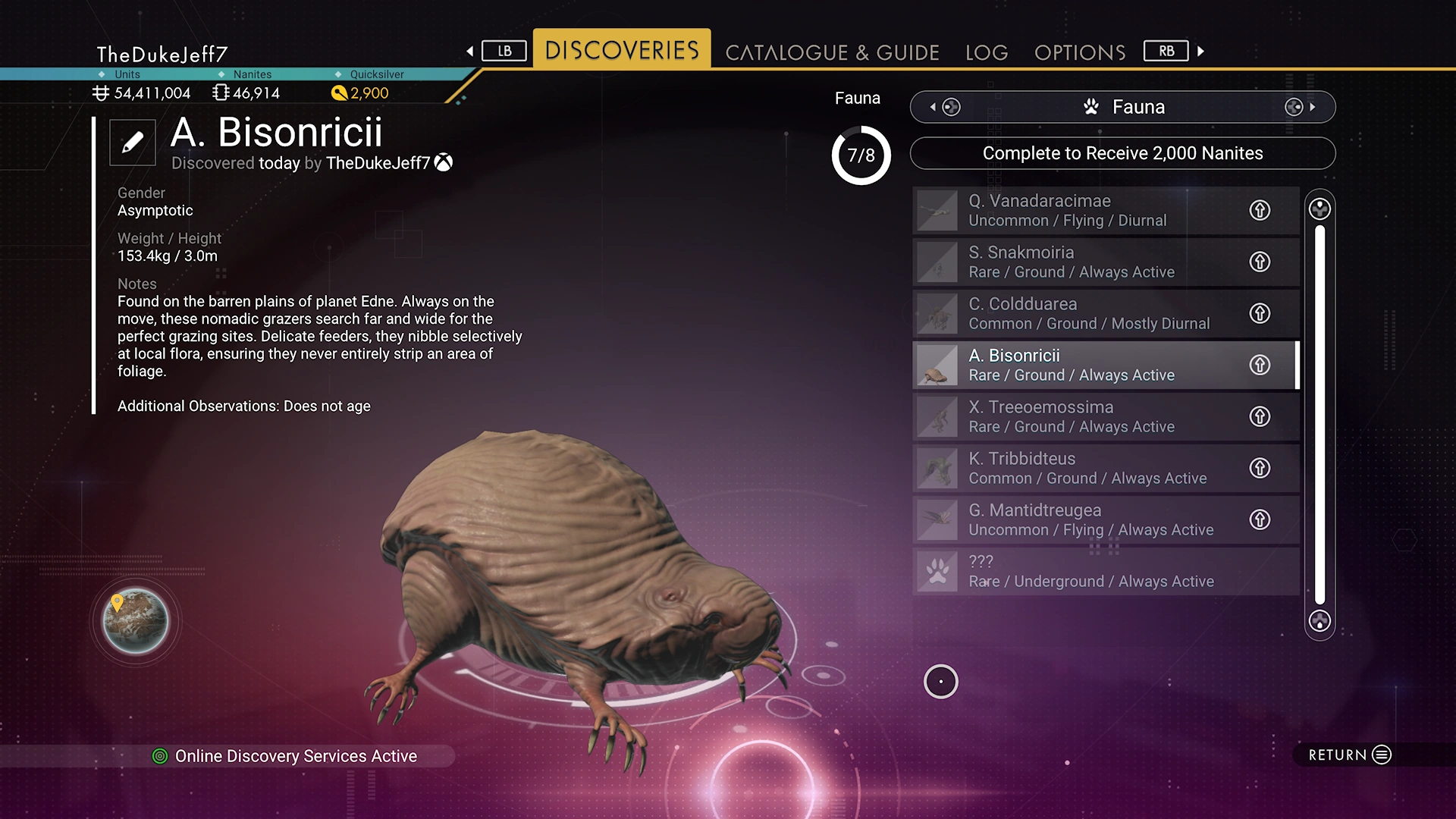The height and width of the screenshot is (819, 1456).
Task: Open the Options tab
Action: click(1080, 52)
